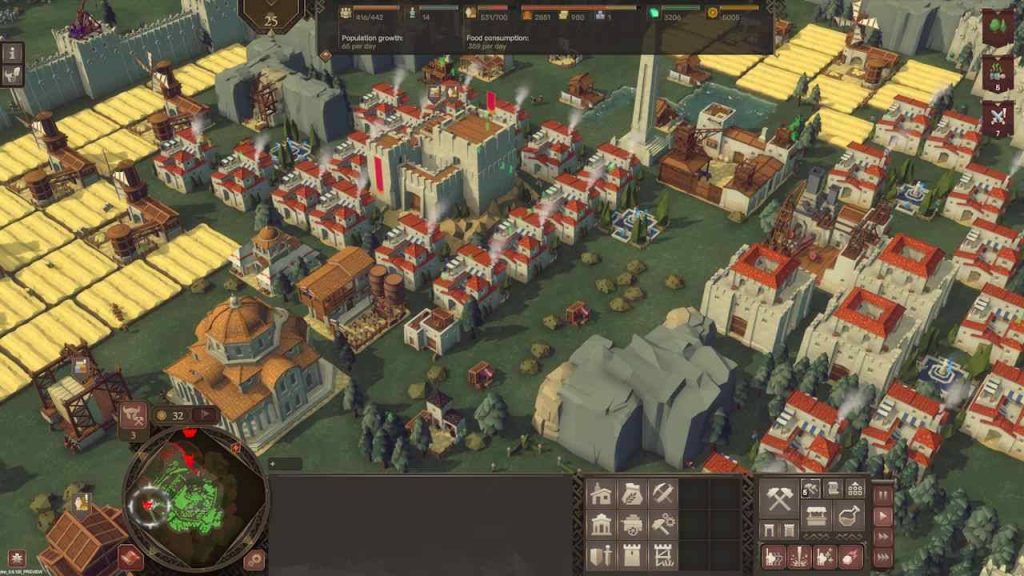Open the potion flask research panel
The image size is (1024, 576).
(x=851, y=517)
